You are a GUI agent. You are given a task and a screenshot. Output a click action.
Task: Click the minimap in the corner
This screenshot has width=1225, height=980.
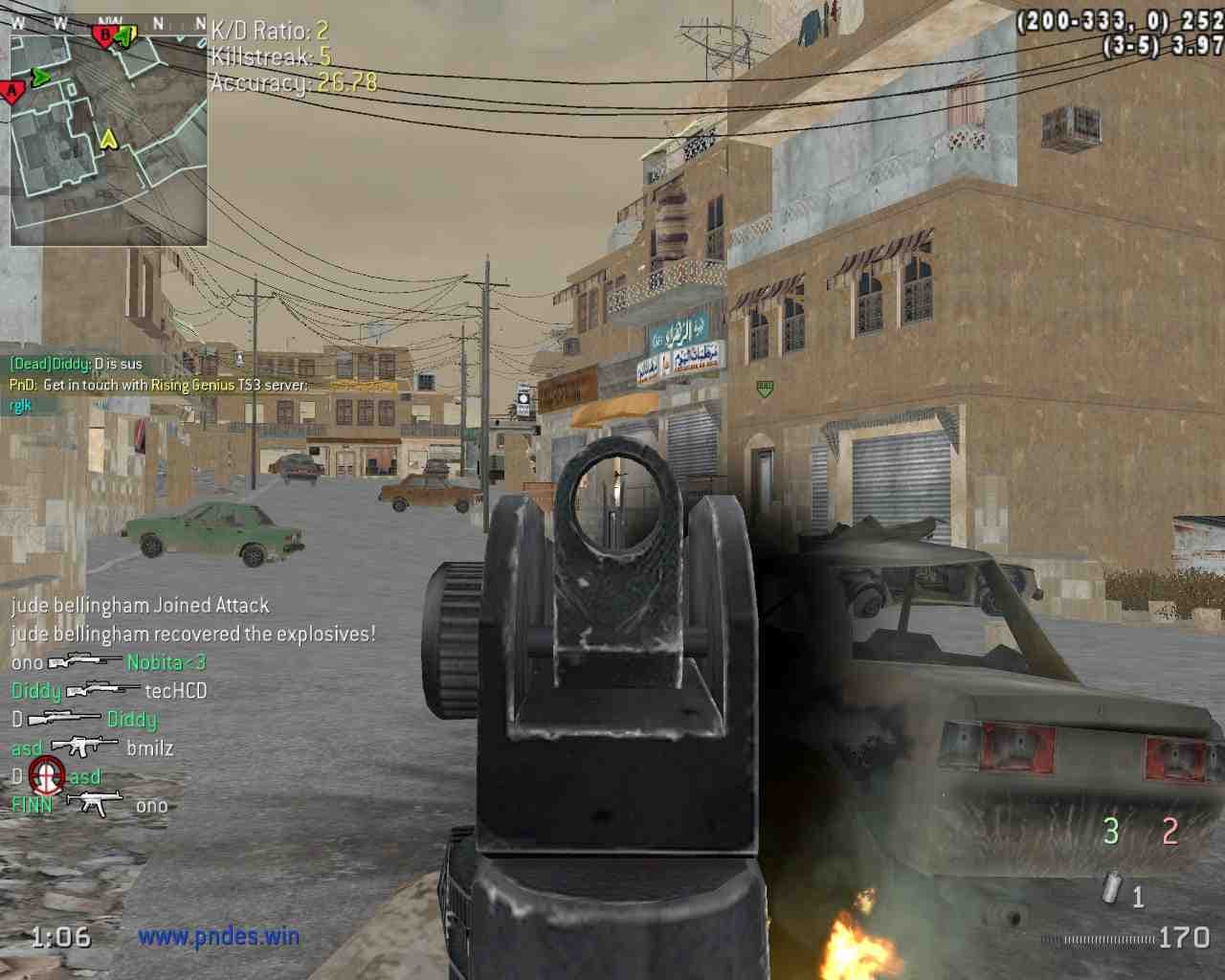[108, 131]
